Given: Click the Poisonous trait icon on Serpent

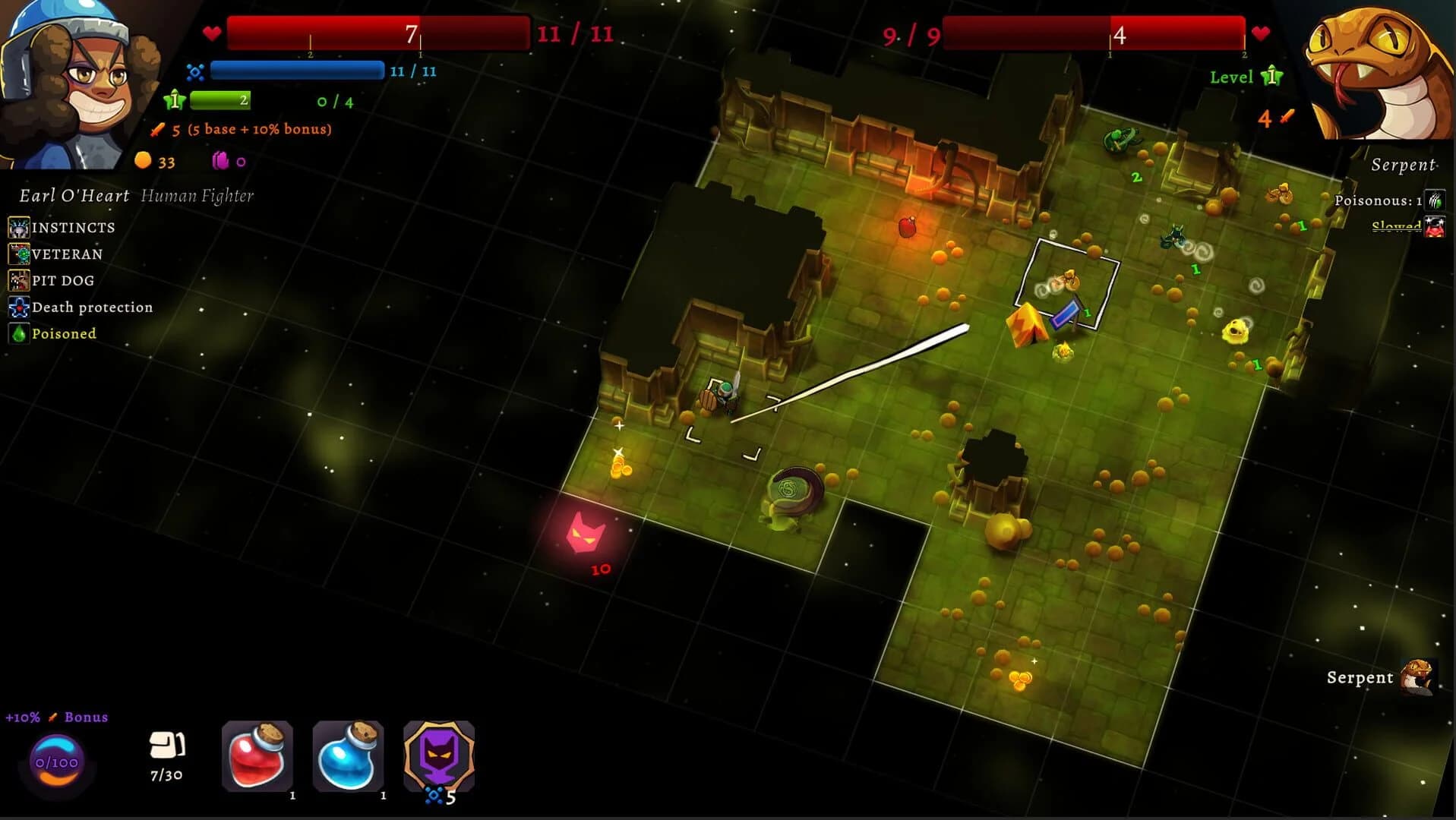Looking at the screenshot, I should [x=1434, y=200].
